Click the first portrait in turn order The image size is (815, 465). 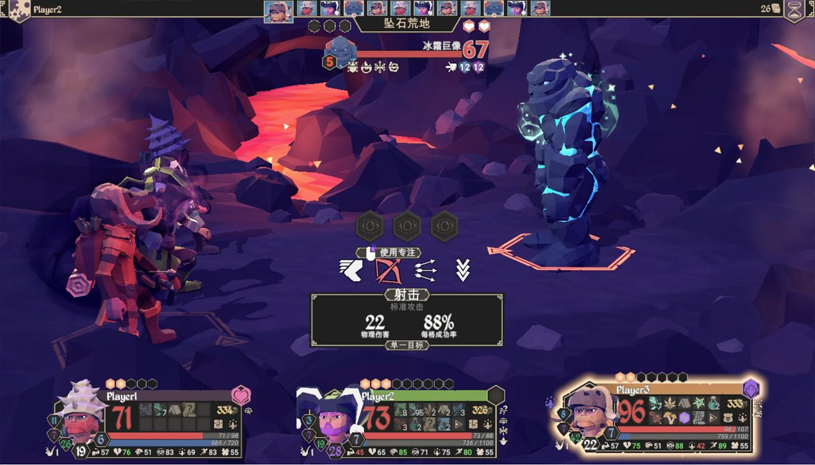click(278, 11)
